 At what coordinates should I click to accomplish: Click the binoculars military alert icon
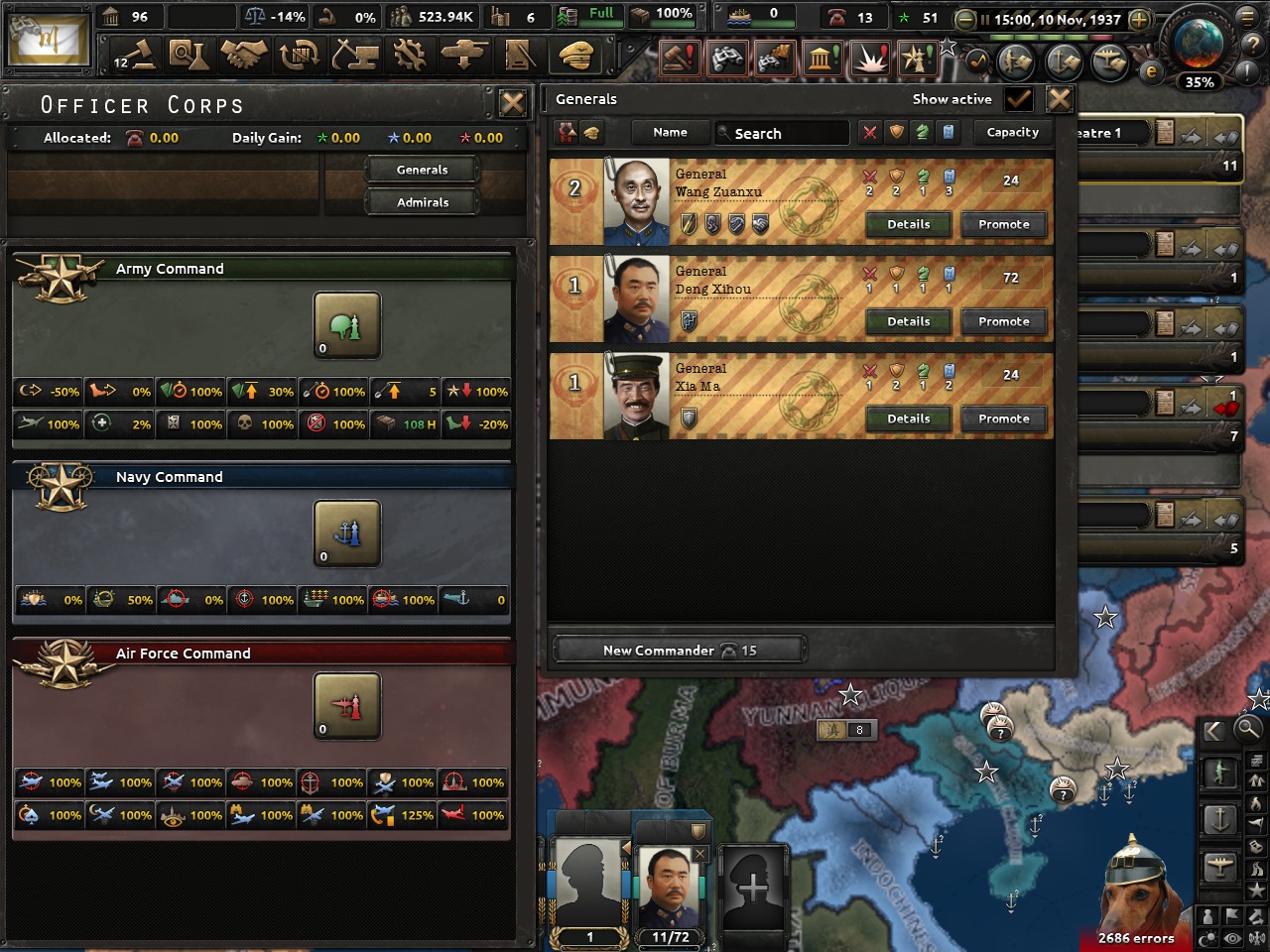click(727, 59)
